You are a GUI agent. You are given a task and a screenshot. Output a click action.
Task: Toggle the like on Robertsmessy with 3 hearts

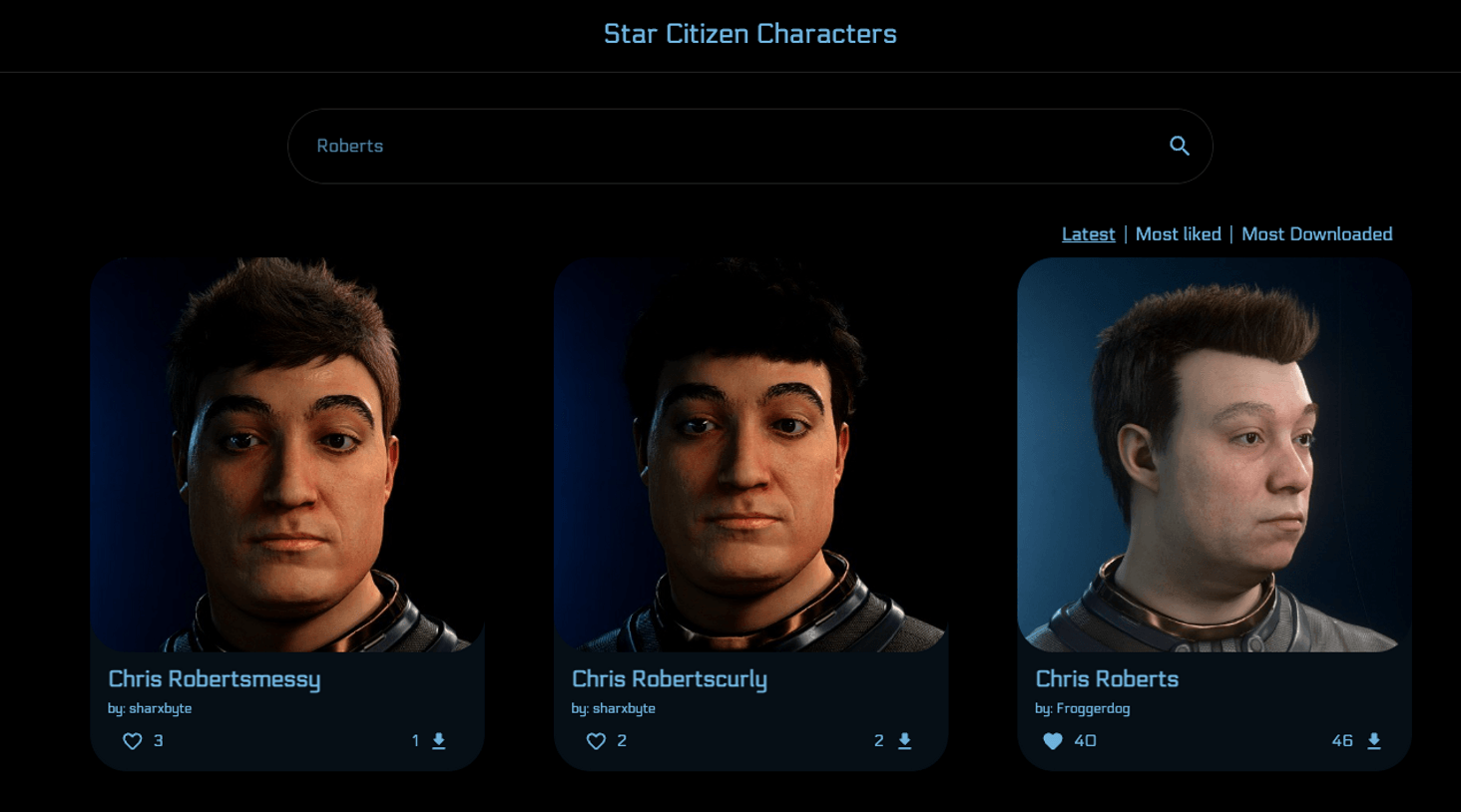(x=132, y=741)
